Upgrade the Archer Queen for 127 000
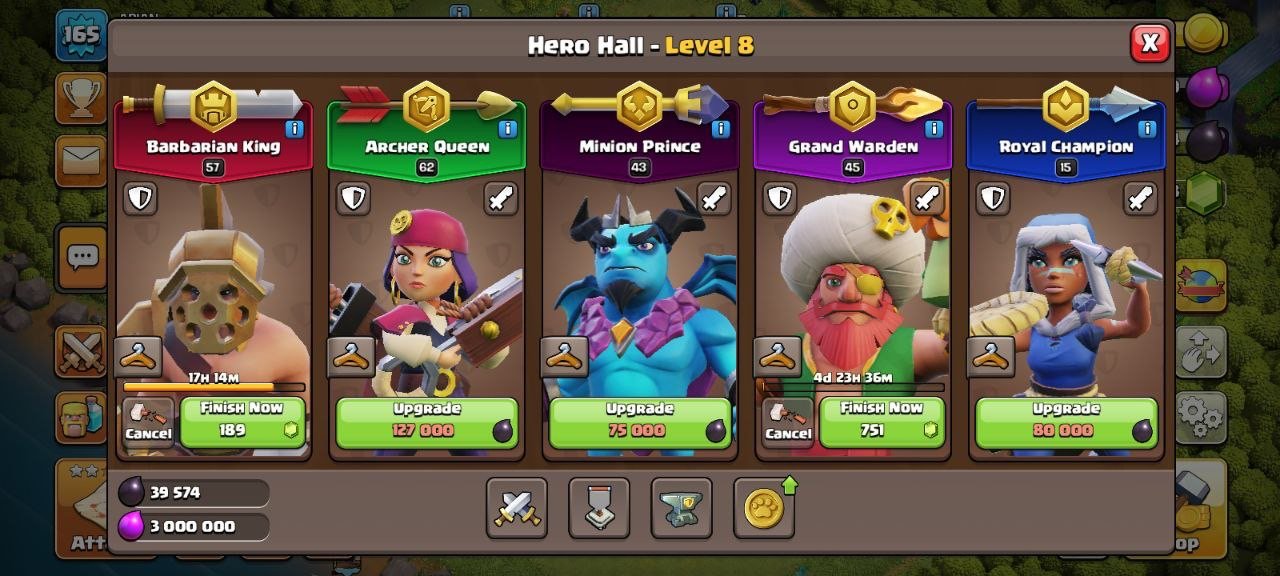 tap(427, 422)
